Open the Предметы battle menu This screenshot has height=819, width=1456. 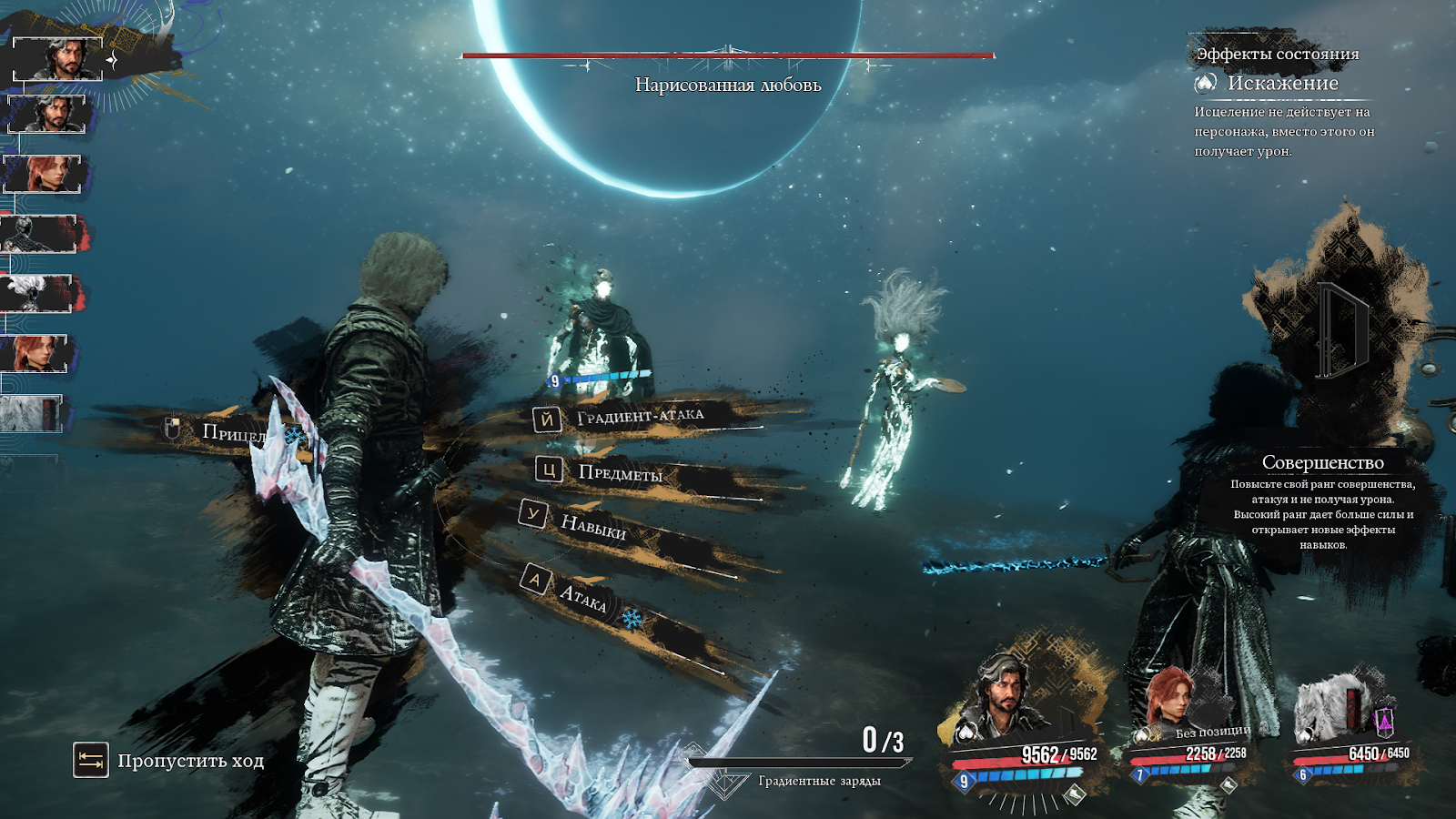tap(620, 472)
